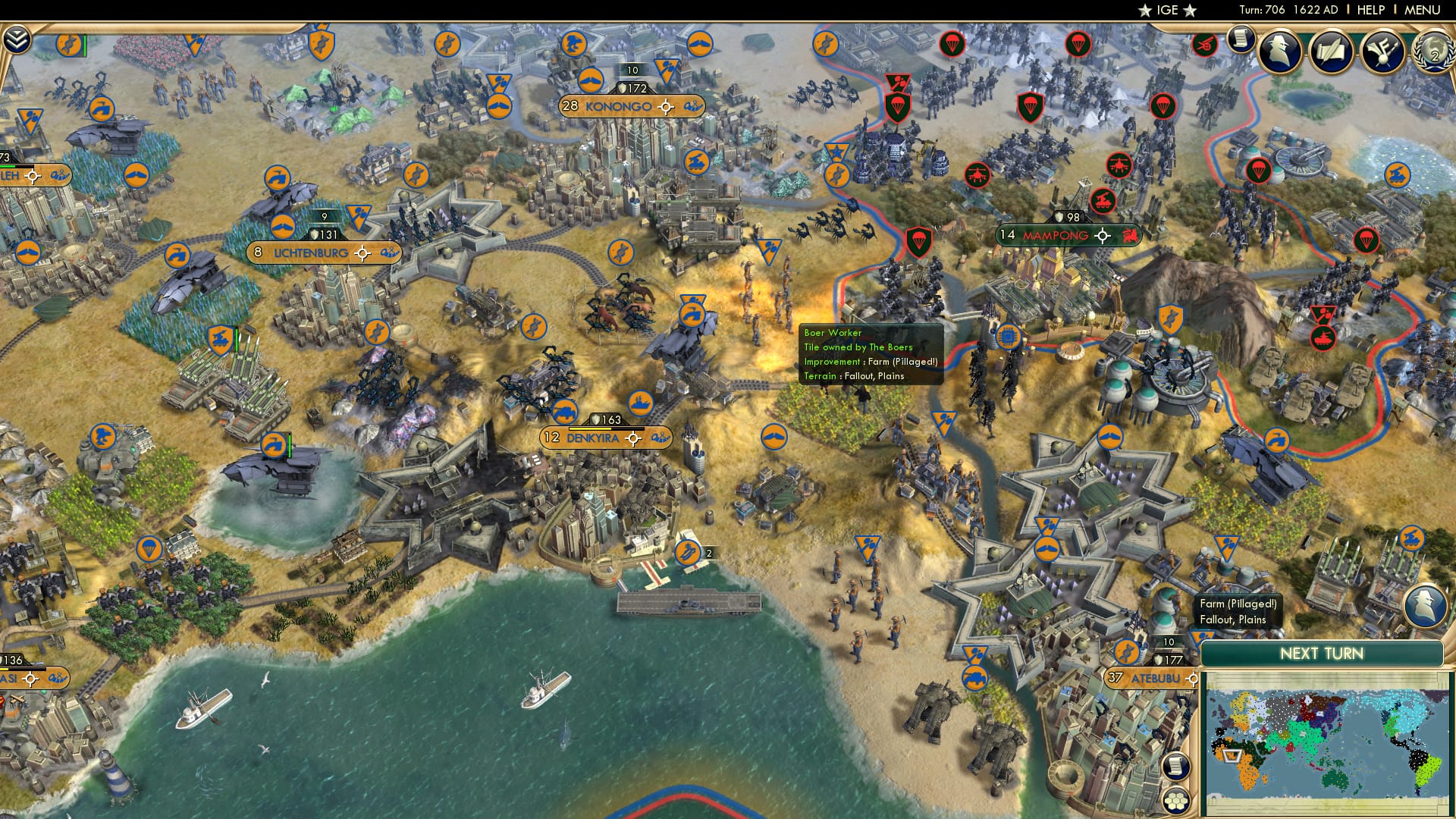Open the Espionage overview spy icon
The height and width of the screenshot is (819, 1456).
(x=1279, y=50)
